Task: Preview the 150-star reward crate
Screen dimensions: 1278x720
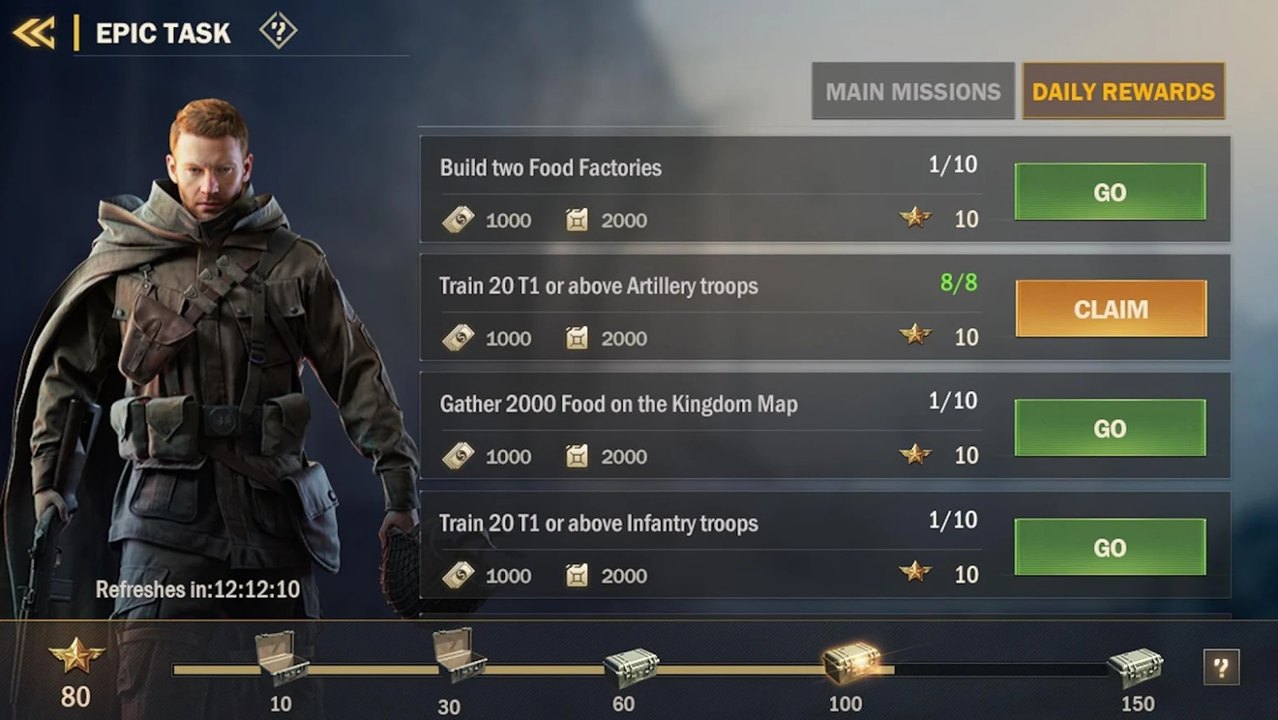Action: pos(1135,666)
